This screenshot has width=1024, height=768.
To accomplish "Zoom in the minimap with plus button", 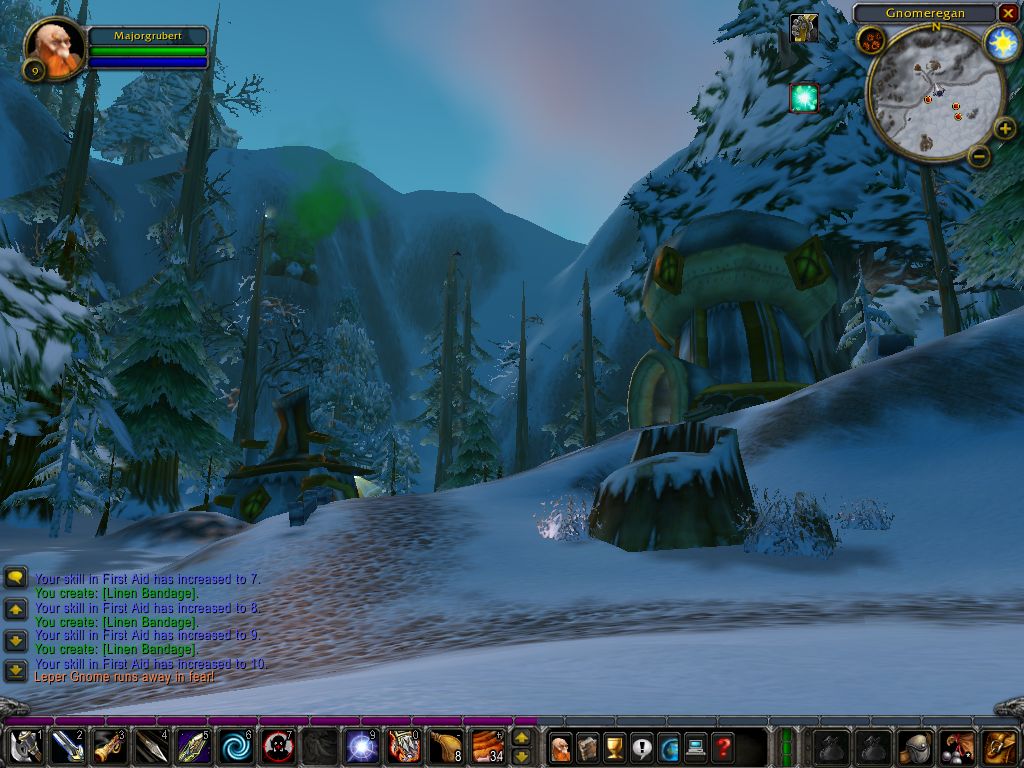I will coord(1004,128).
